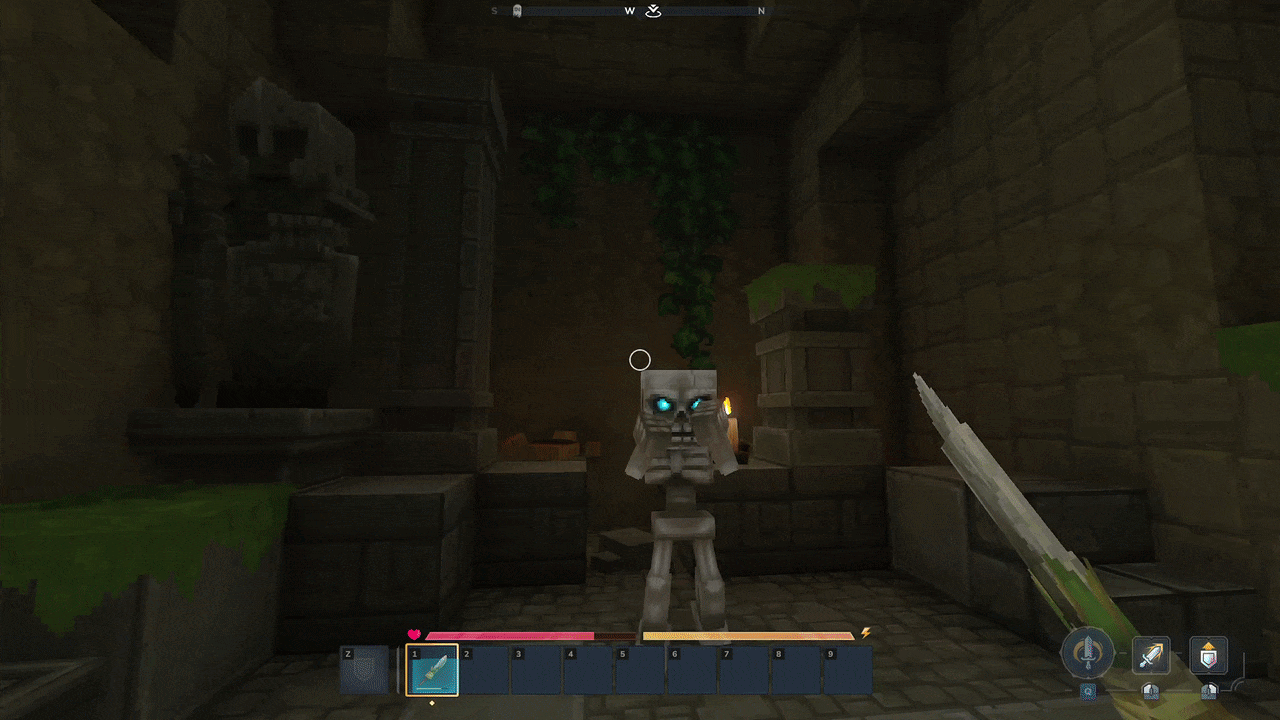
Task: Click the tombstone marker on the compass
Action: (516, 11)
